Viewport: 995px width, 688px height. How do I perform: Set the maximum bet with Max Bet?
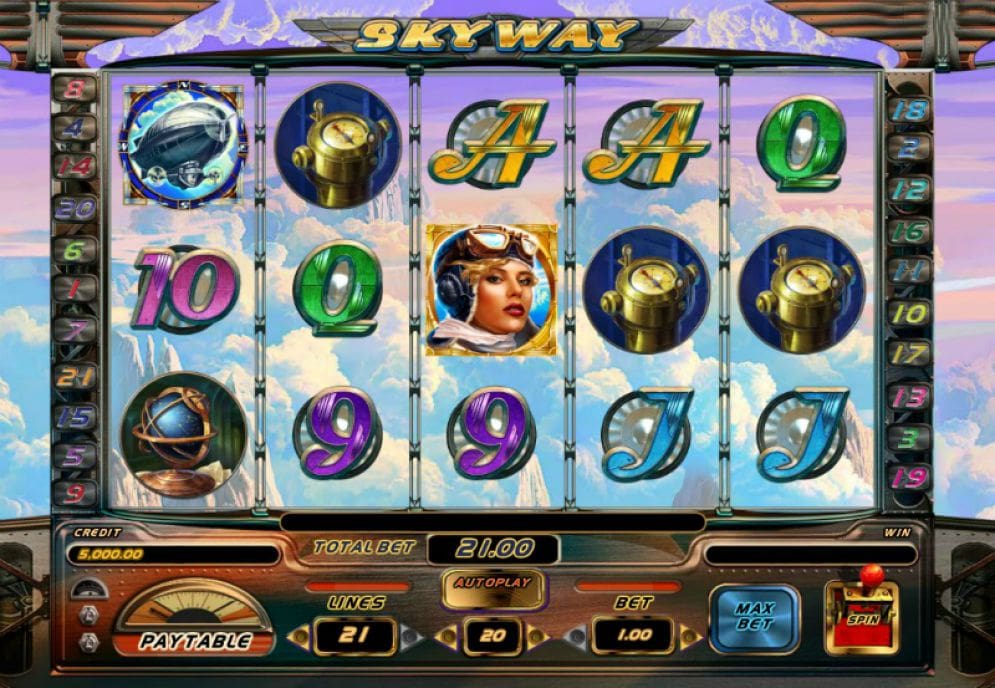[754, 619]
